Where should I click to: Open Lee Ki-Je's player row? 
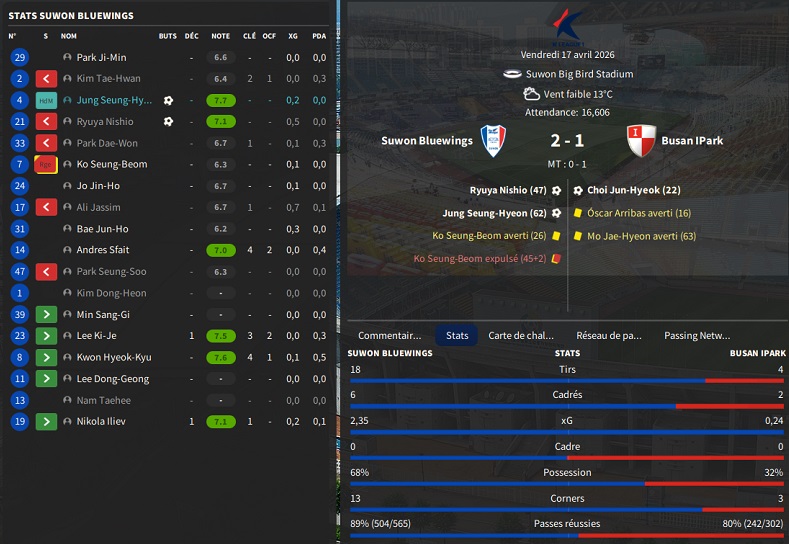(x=97, y=336)
